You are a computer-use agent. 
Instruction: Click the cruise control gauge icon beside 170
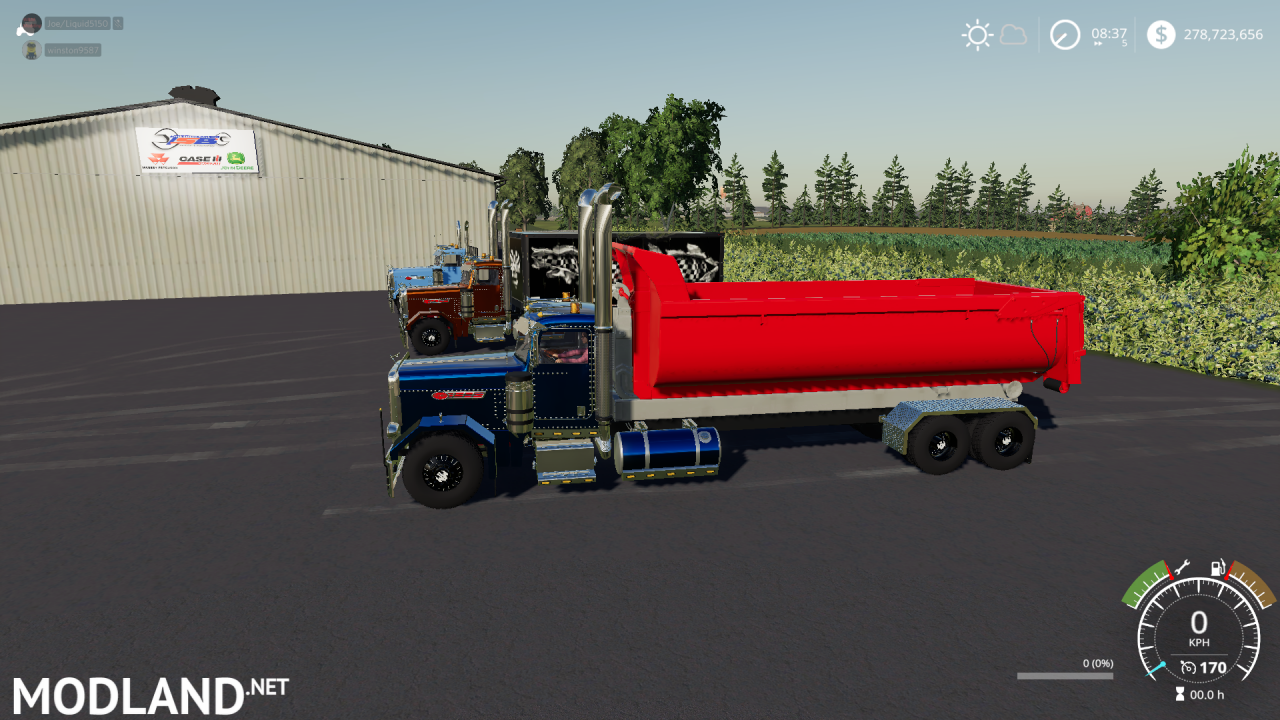point(1188,666)
